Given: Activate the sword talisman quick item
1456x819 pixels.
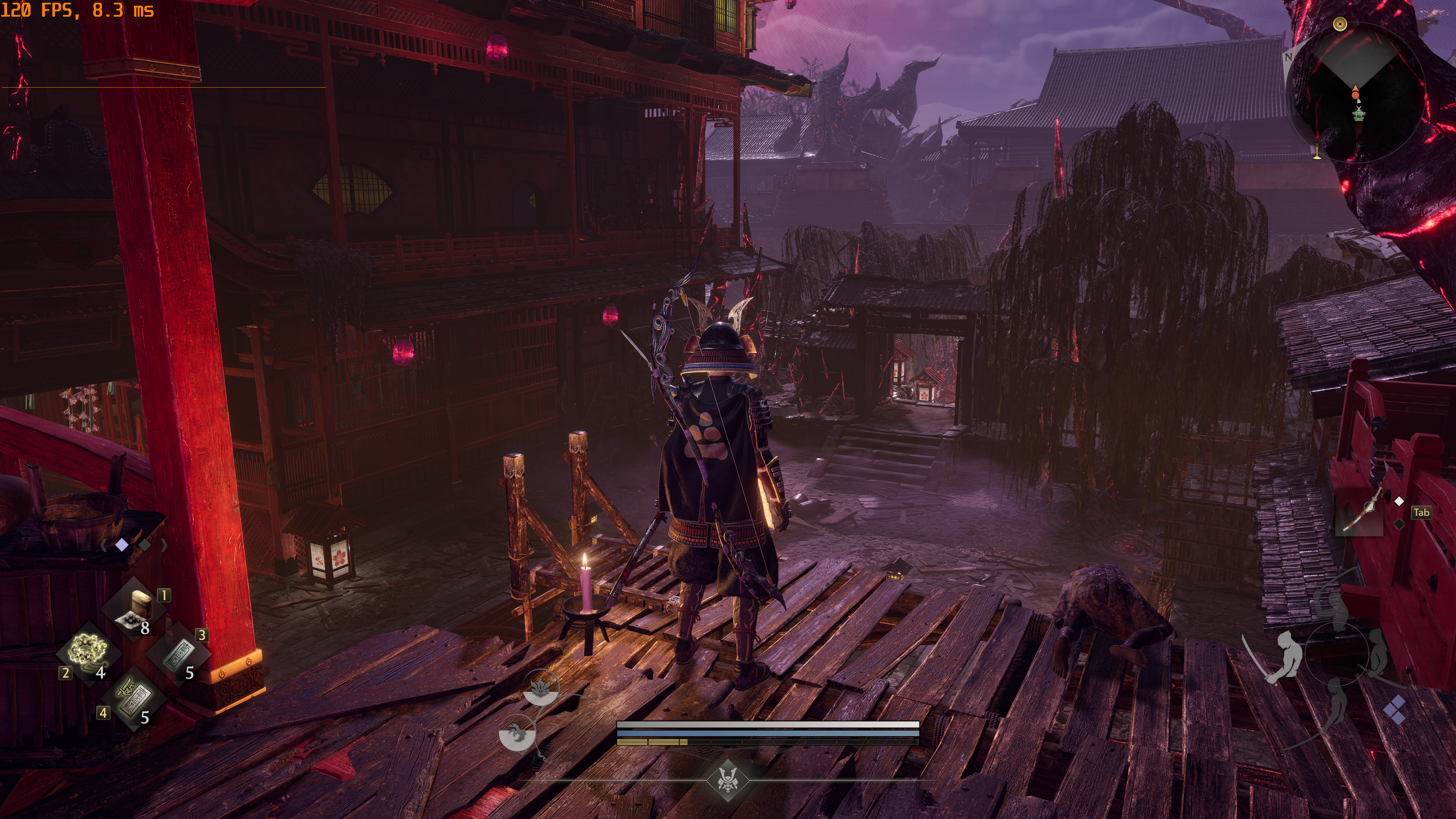Looking at the screenshot, I should click(x=134, y=698).
